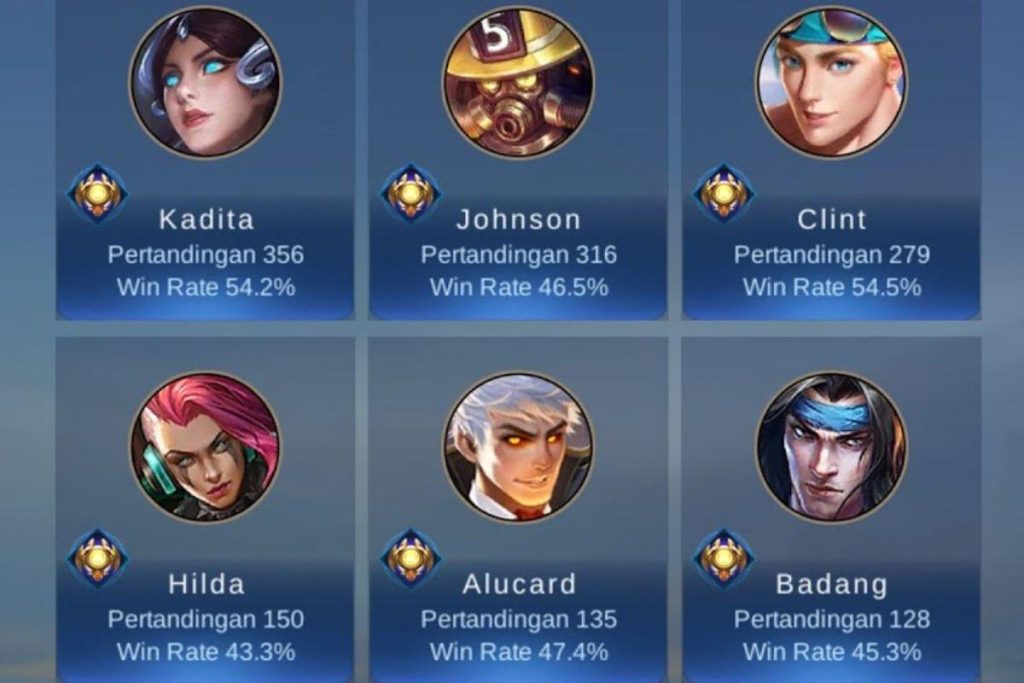Tap the mastery badge beside Hilda
This screenshot has width=1024, height=683.
[98, 558]
